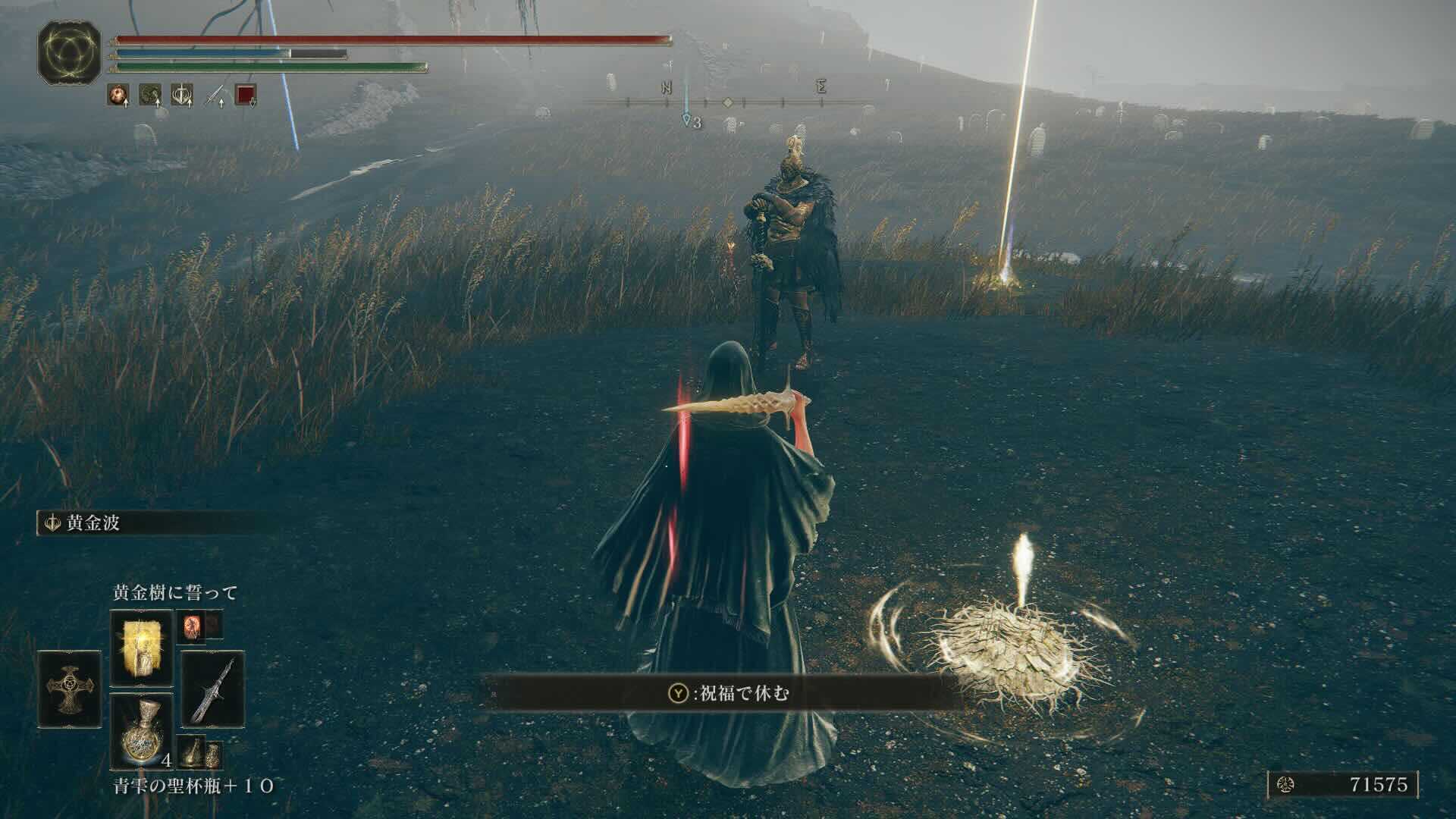Screen dimensions: 1456x819
Task: Click the anchor-shaped buff icon
Action: pos(182,95)
